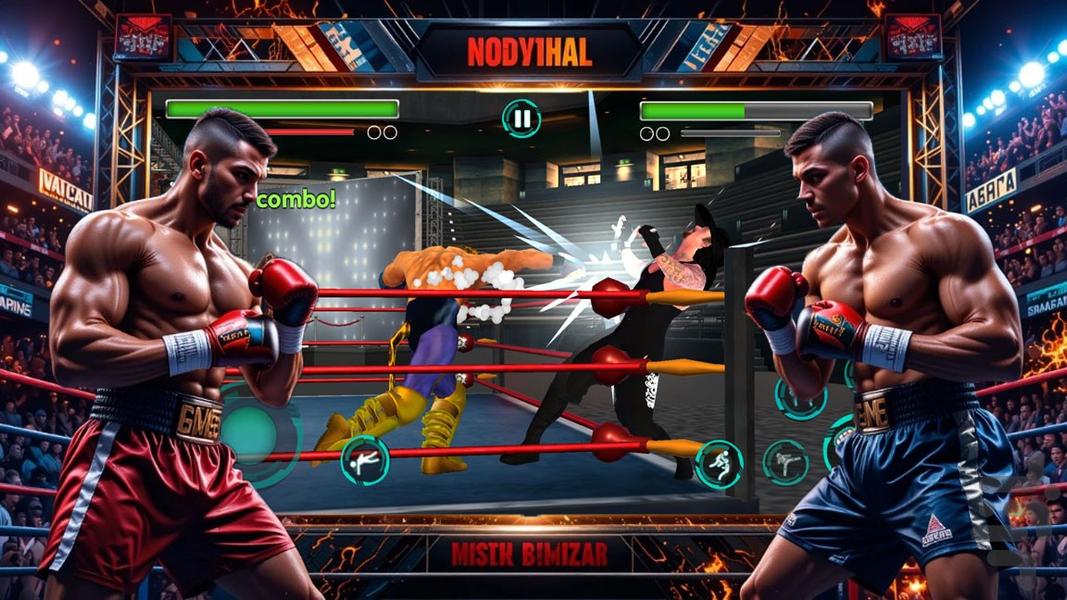The image size is (1067, 600).
Task: Pause the match with the pause button
Action: [x=521, y=119]
